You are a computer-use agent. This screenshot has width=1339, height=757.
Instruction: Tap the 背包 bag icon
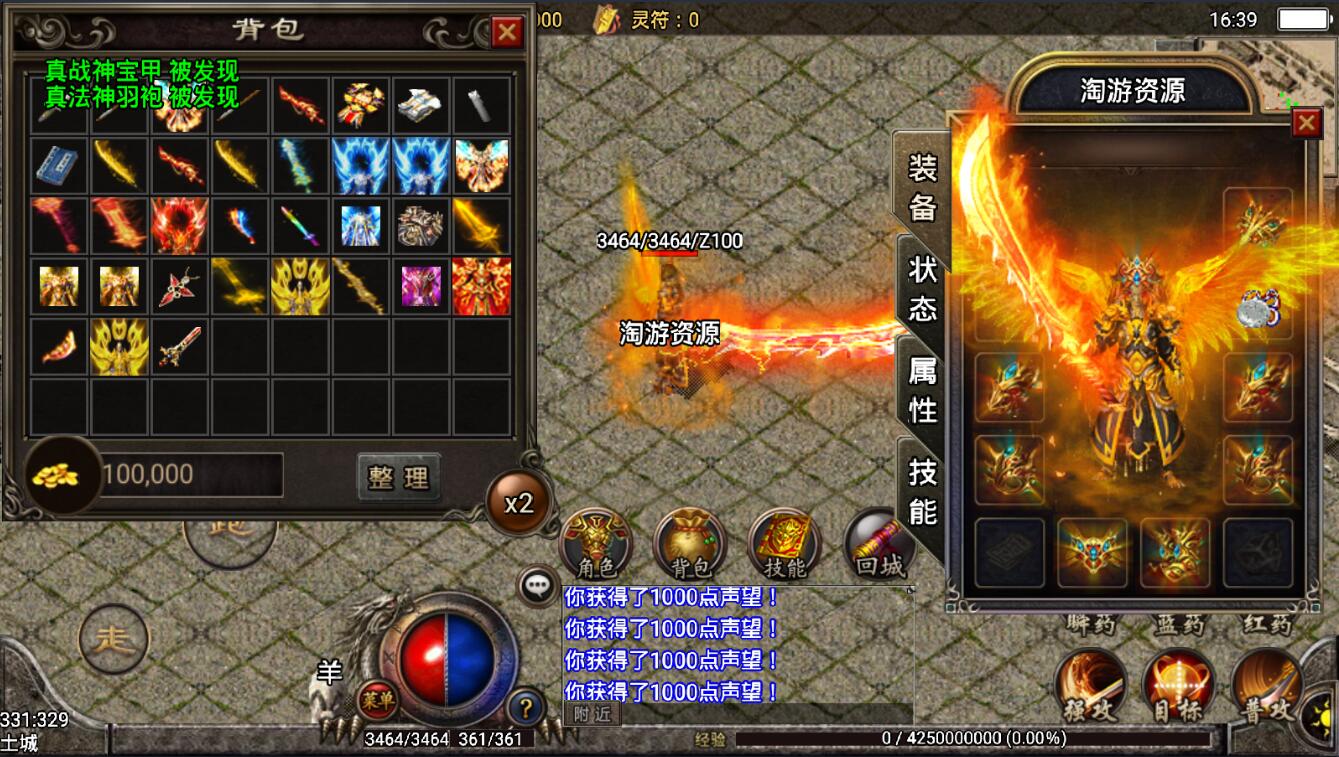[x=690, y=545]
